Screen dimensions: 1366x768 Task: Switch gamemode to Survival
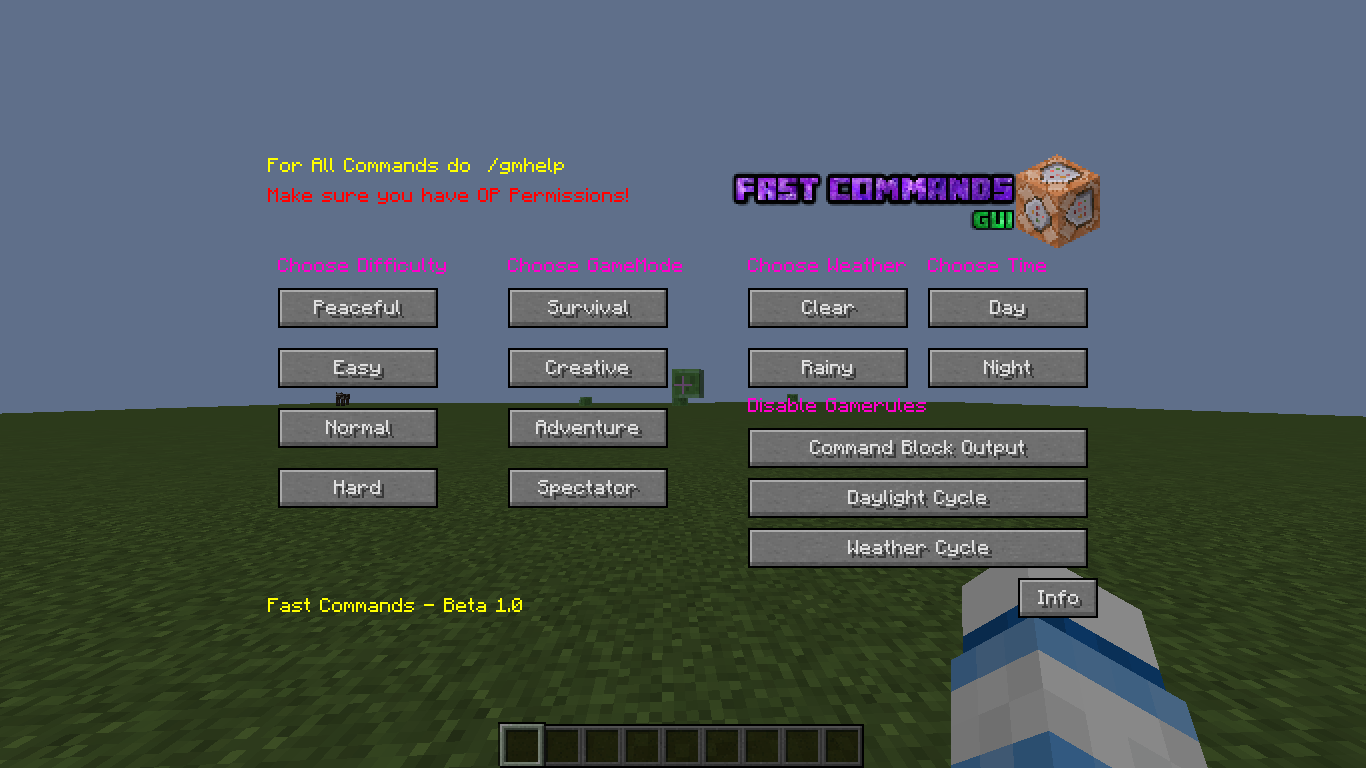(x=587, y=308)
